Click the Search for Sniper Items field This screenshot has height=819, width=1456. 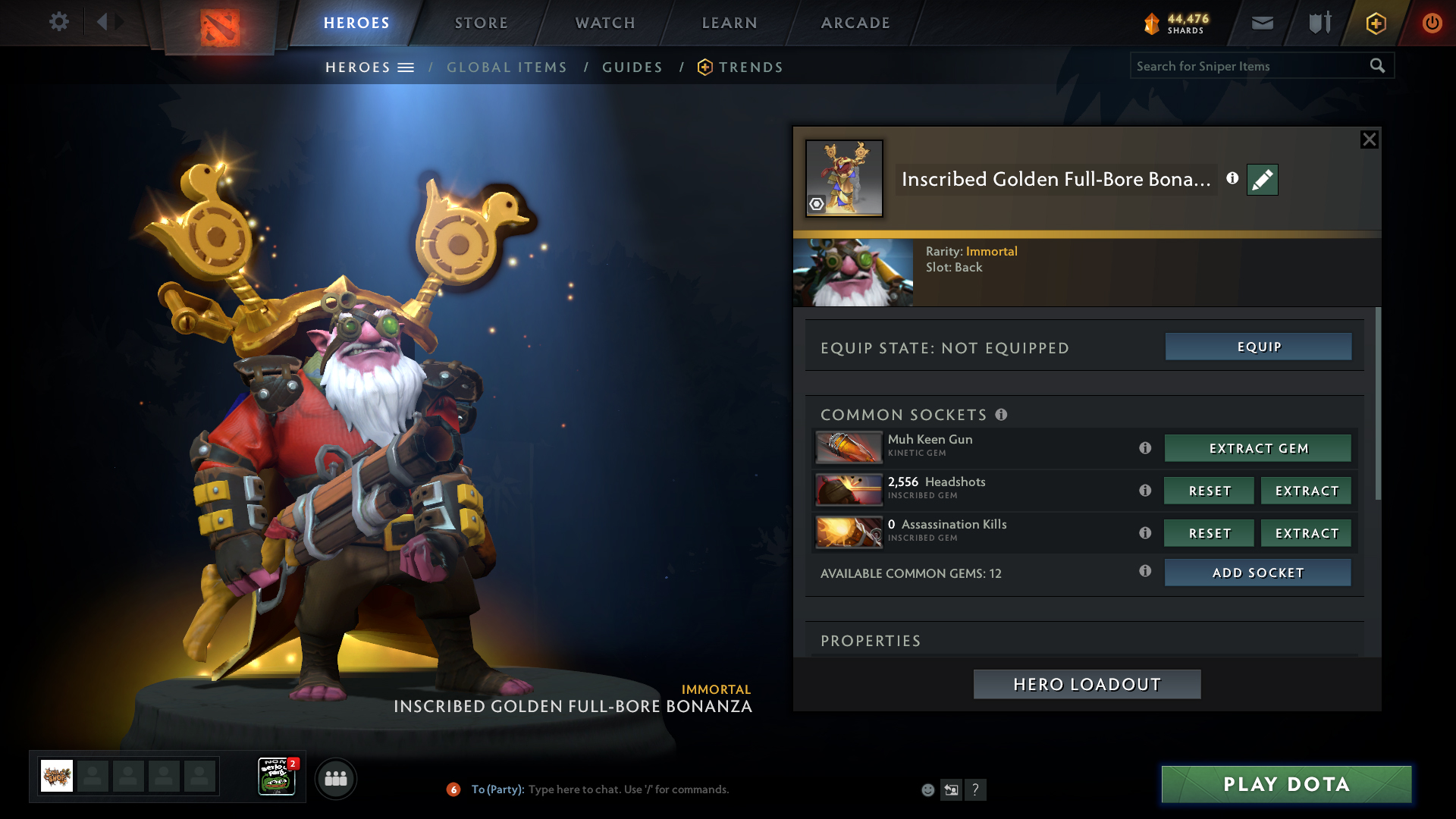[x=1247, y=66]
